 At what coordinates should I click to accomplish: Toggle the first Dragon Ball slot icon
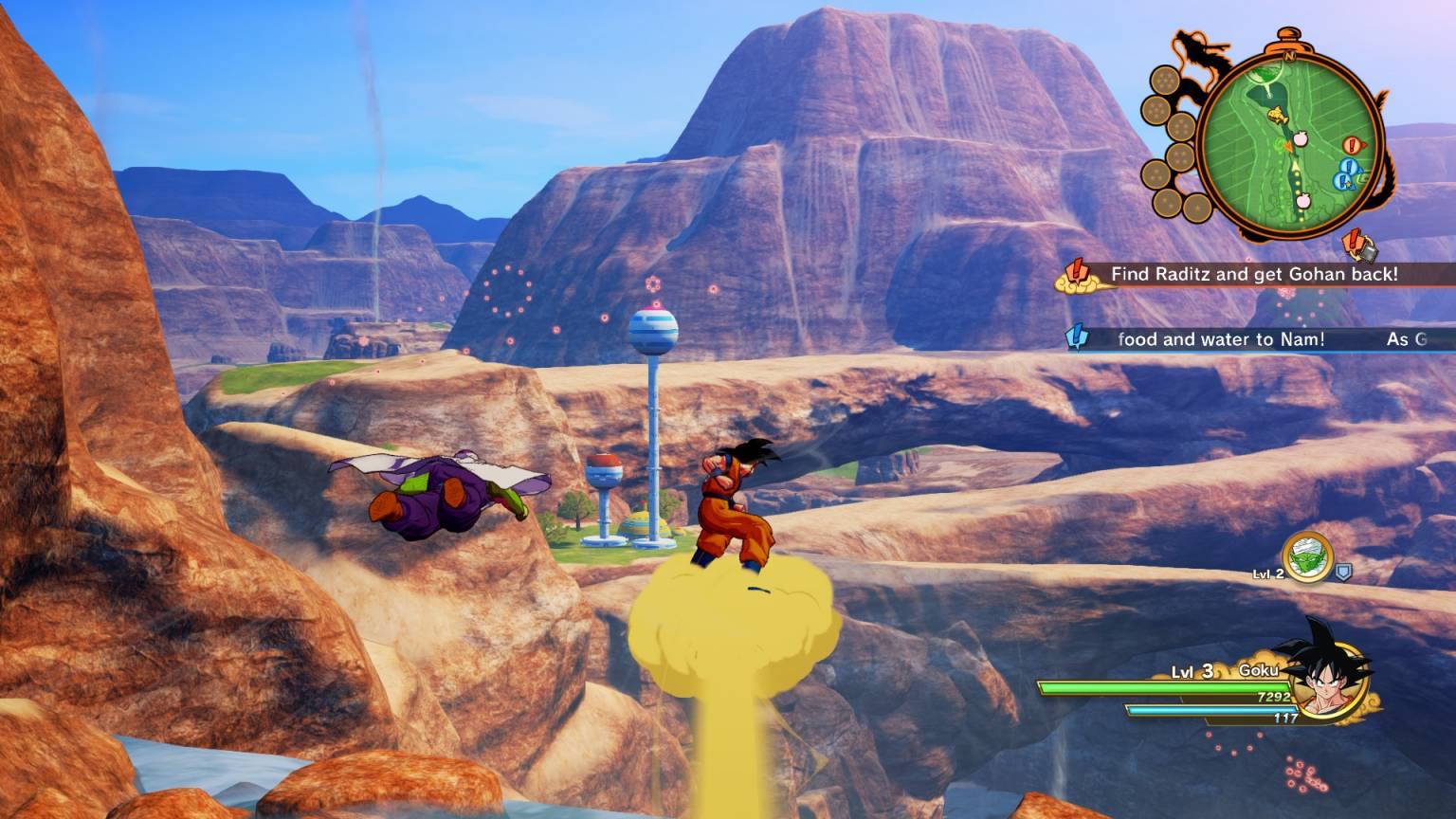click(x=1166, y=81)
